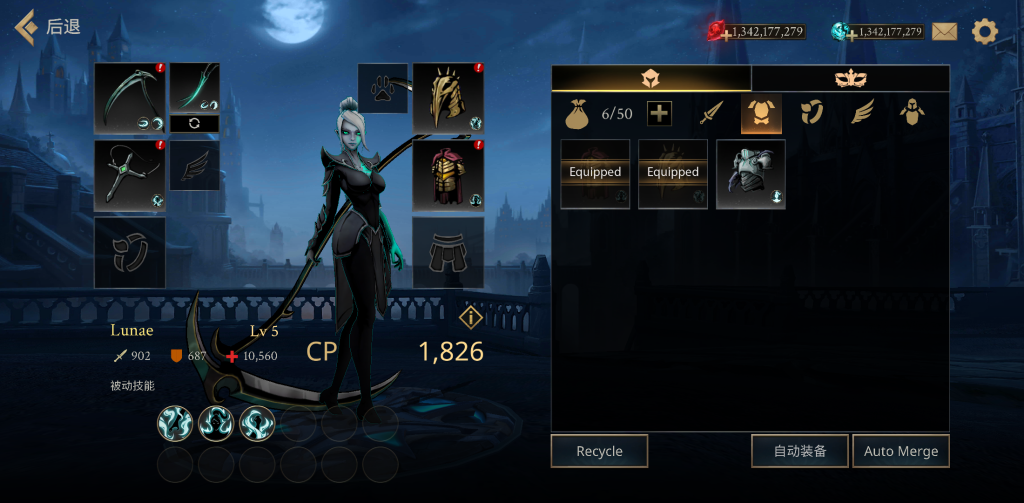Image resolution: width=1024 pixels, height=503 pixels.
Task: Filter inventory by helmets
Action: coord(910,114)
